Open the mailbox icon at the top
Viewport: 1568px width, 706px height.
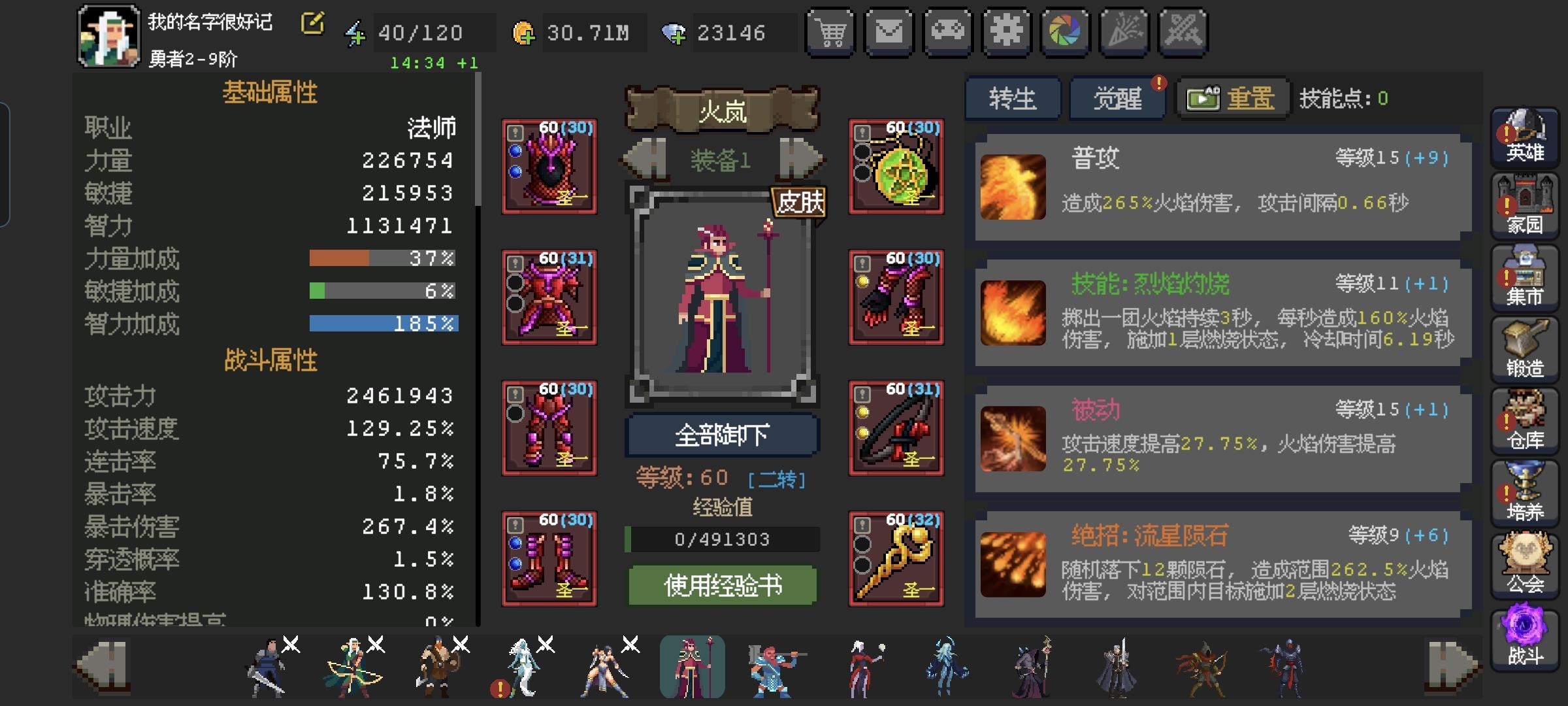pos(889,31)
